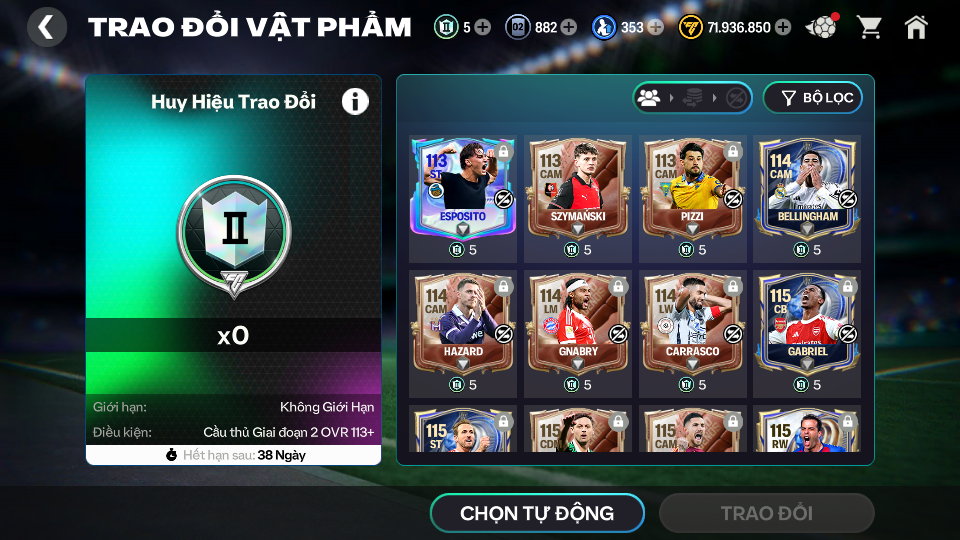Choose the Szymański player card
Image resolution: width=960 pixels, height=540 pixels.
(577, 188)
